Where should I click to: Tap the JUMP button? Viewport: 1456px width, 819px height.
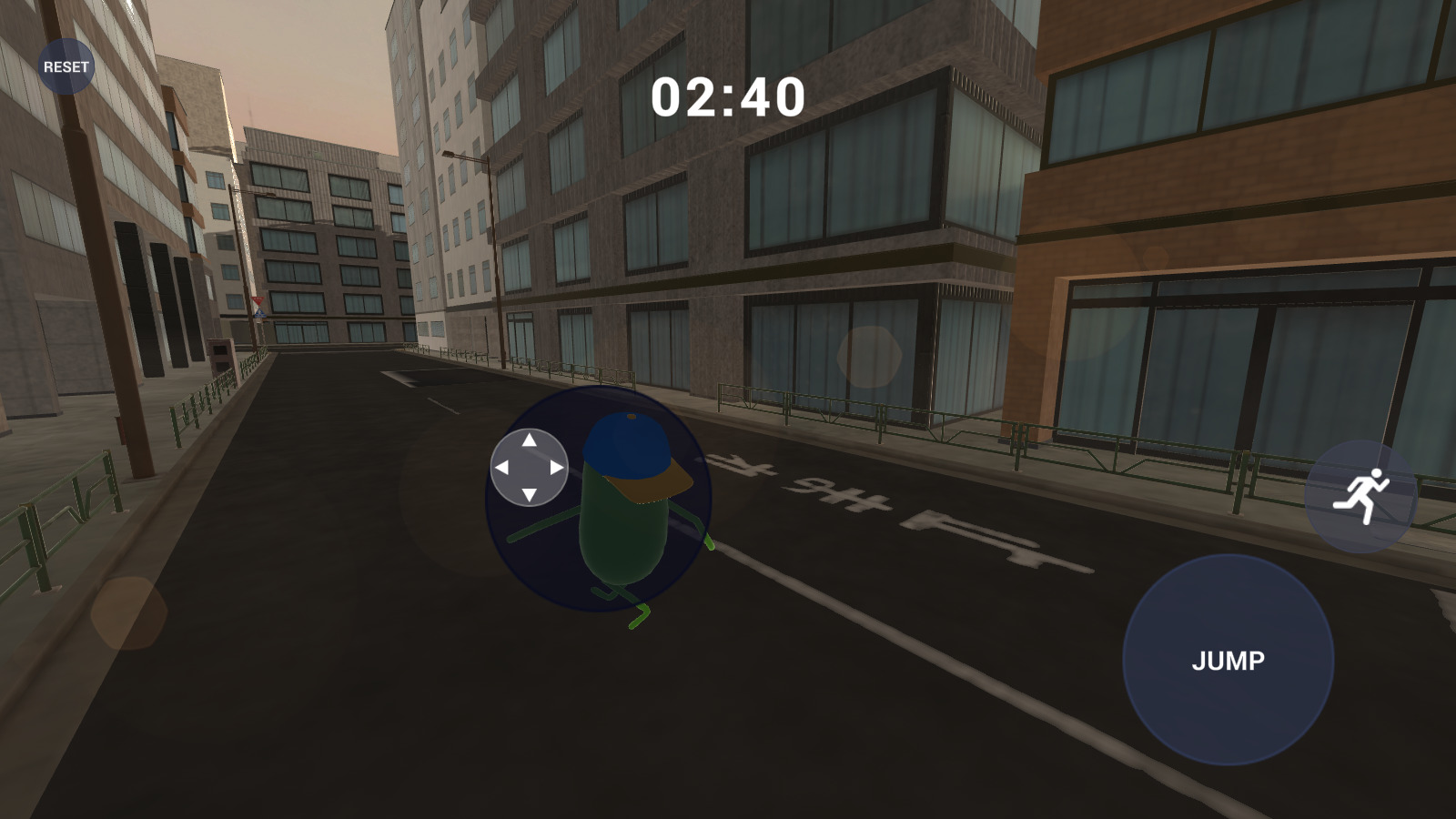point(1228,660)
